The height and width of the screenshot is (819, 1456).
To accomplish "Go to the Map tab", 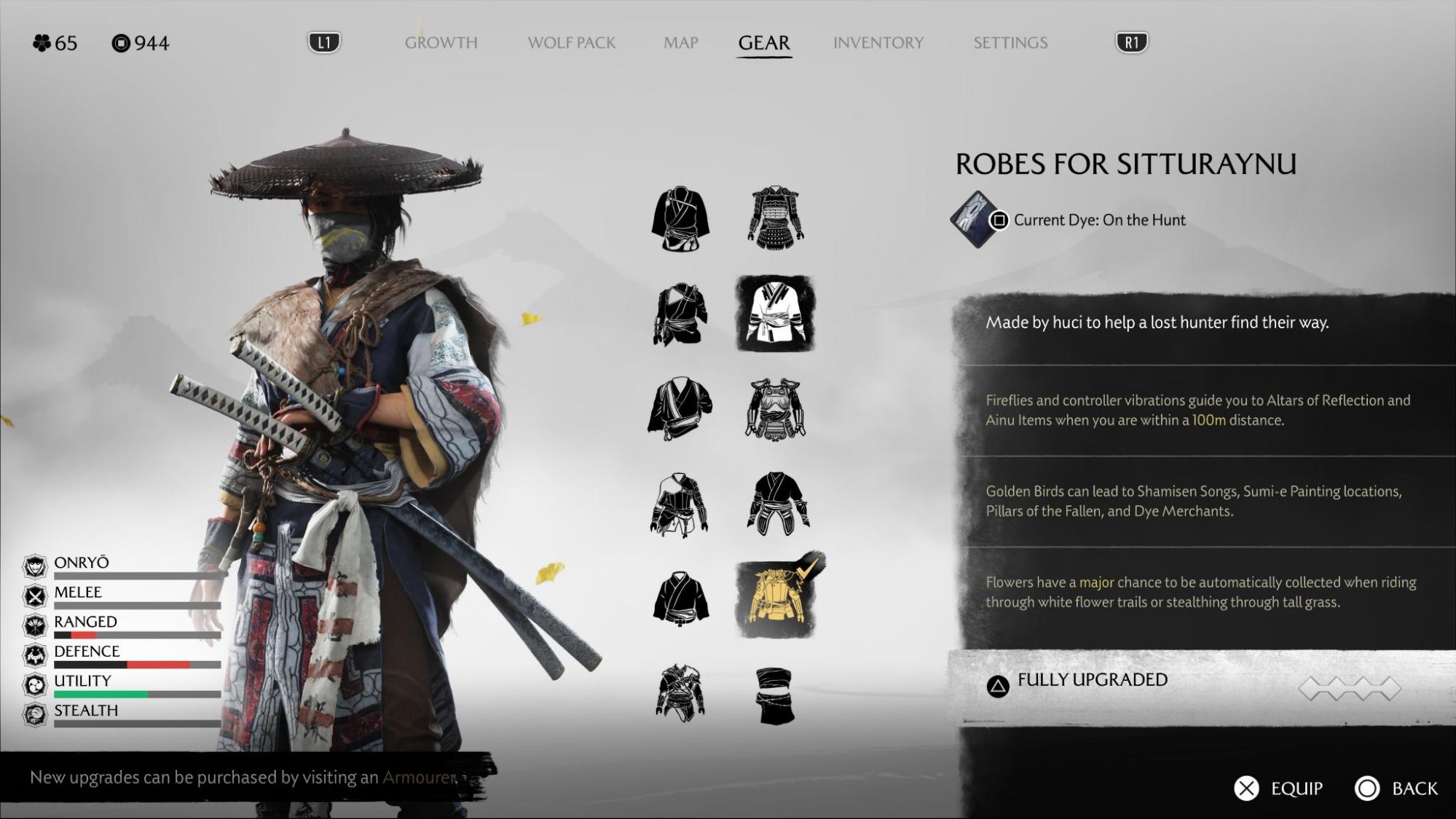I will [680, 43].
